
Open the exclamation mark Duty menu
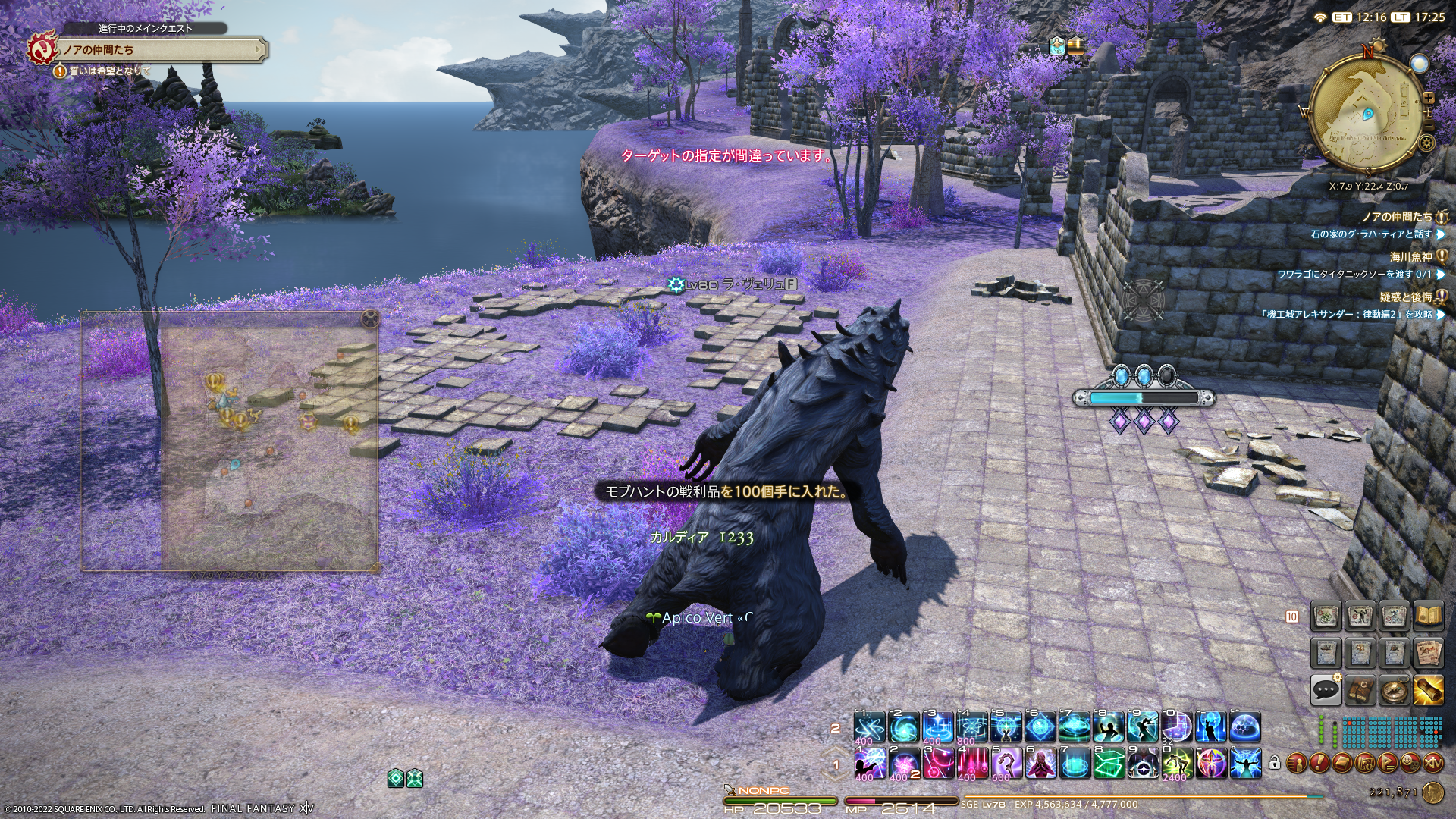(1320, 761)
